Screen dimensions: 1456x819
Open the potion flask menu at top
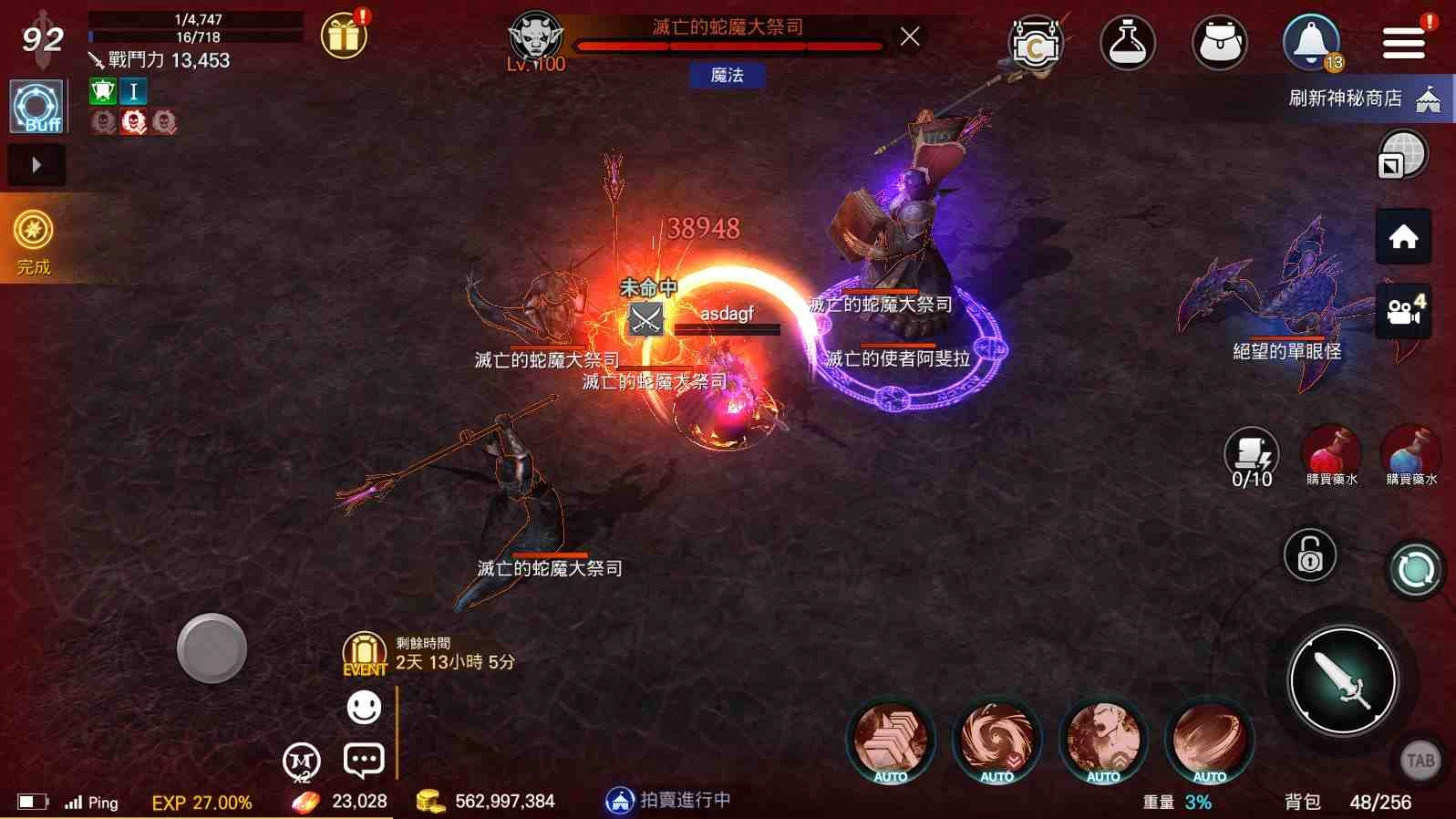pos(1127,42)
